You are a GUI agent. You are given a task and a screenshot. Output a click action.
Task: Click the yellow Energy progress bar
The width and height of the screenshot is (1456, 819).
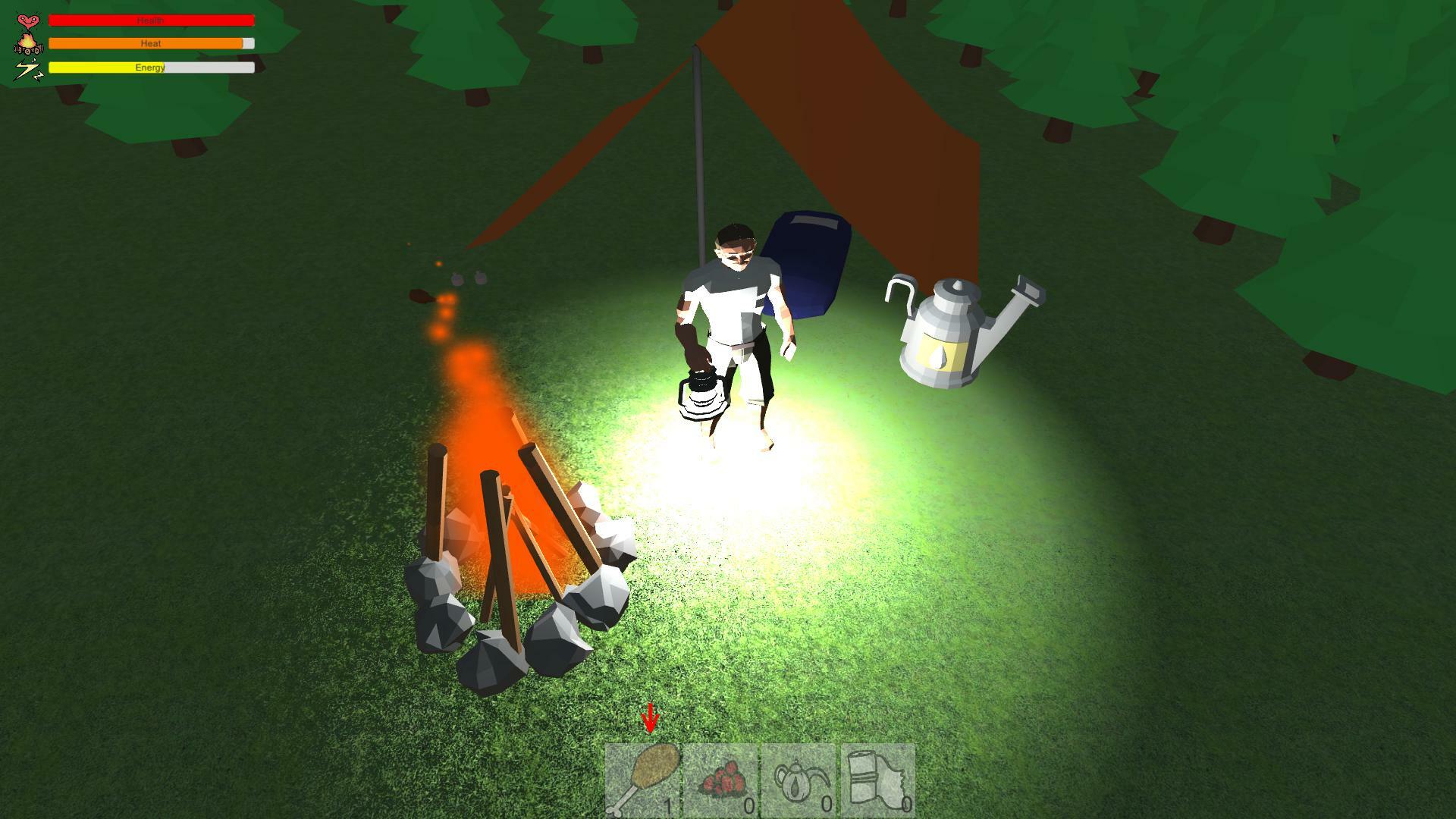pyautogui.click(x=106, y=67)
